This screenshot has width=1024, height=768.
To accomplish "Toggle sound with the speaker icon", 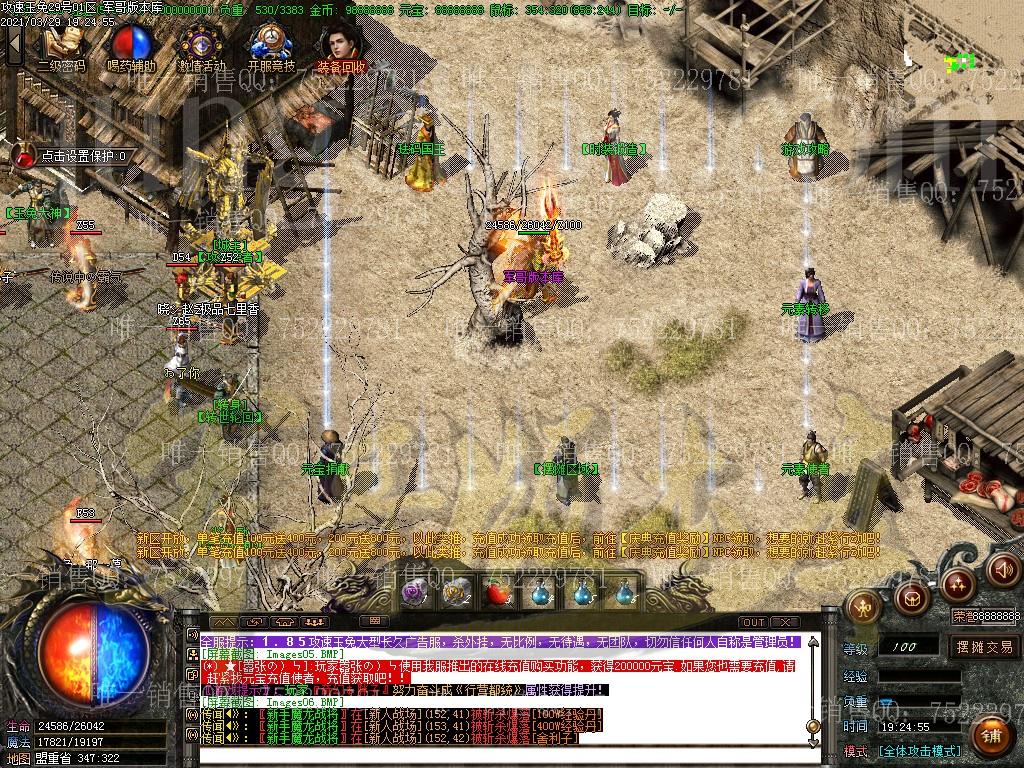I will coord(1003,570).
